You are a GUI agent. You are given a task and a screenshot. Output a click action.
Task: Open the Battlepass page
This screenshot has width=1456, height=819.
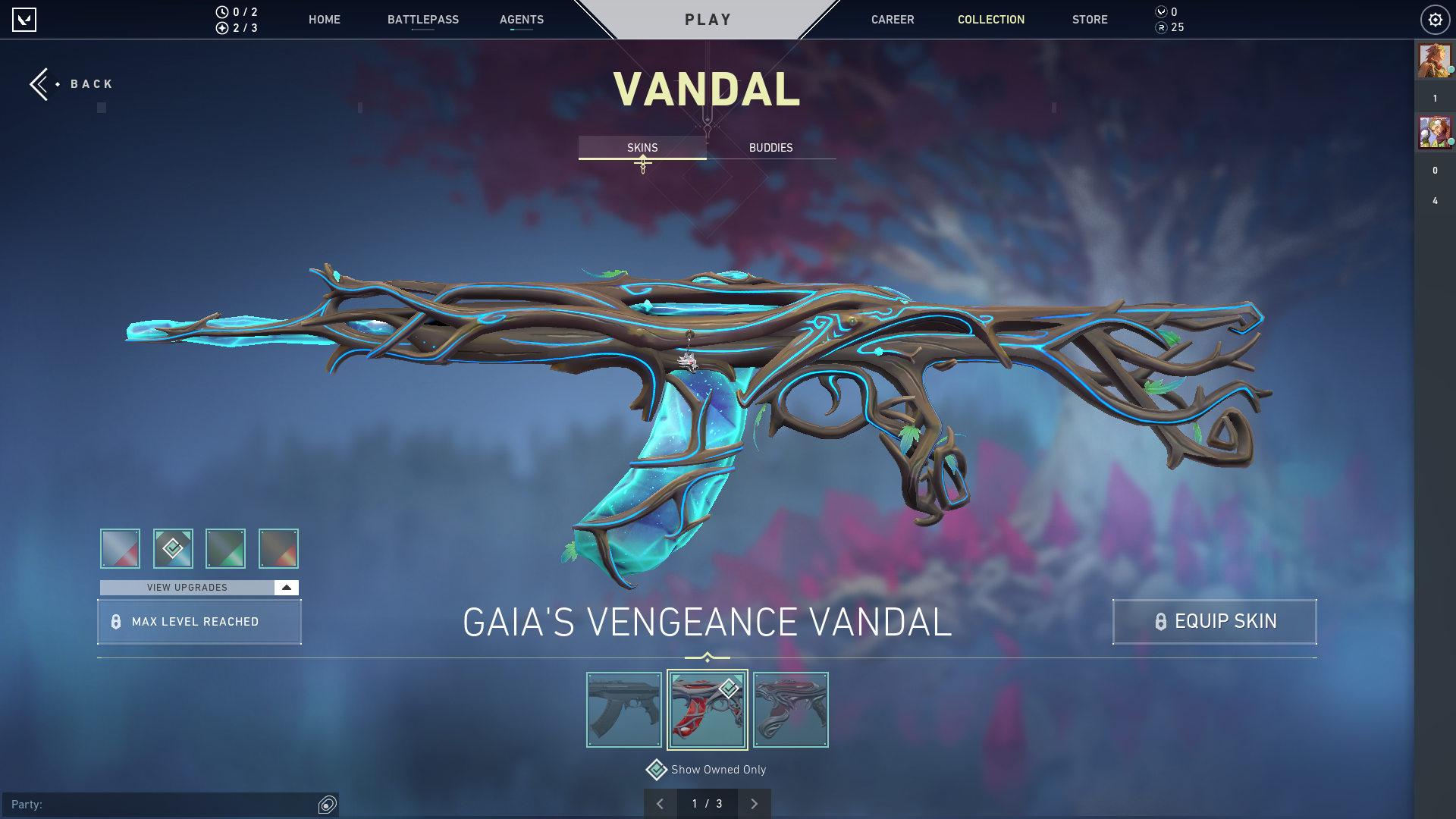tap(422, 20)
